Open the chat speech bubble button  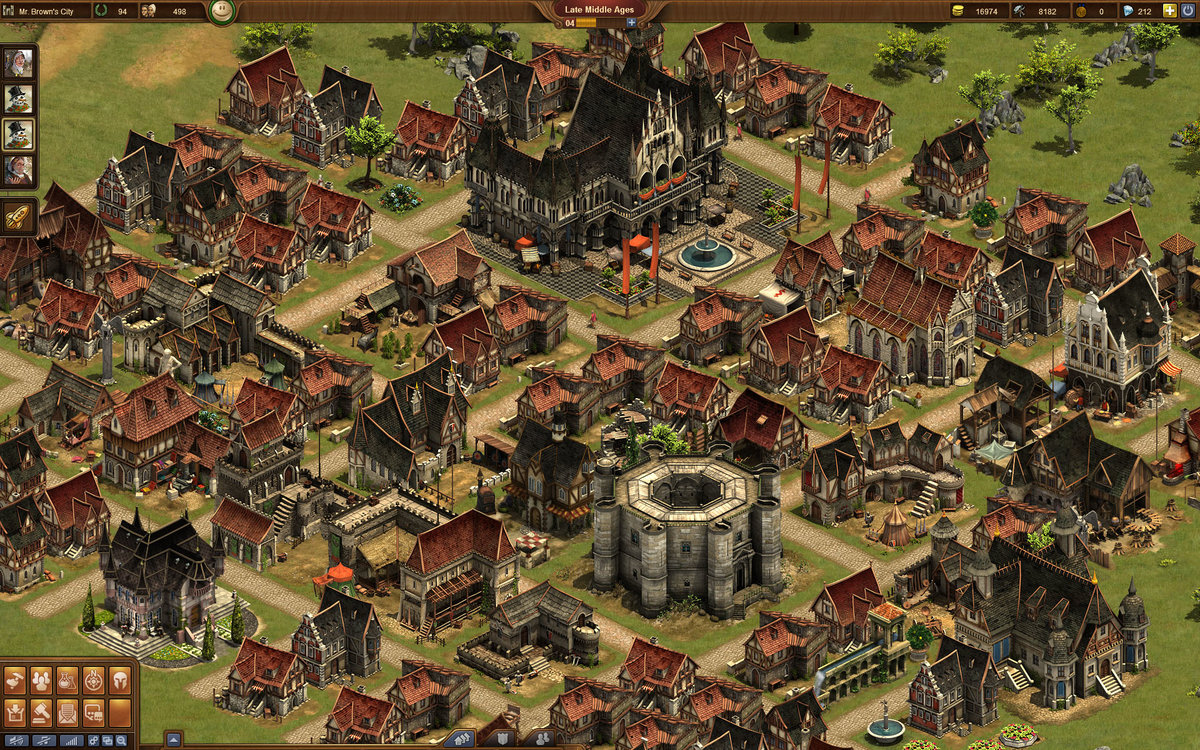(93, 713)
